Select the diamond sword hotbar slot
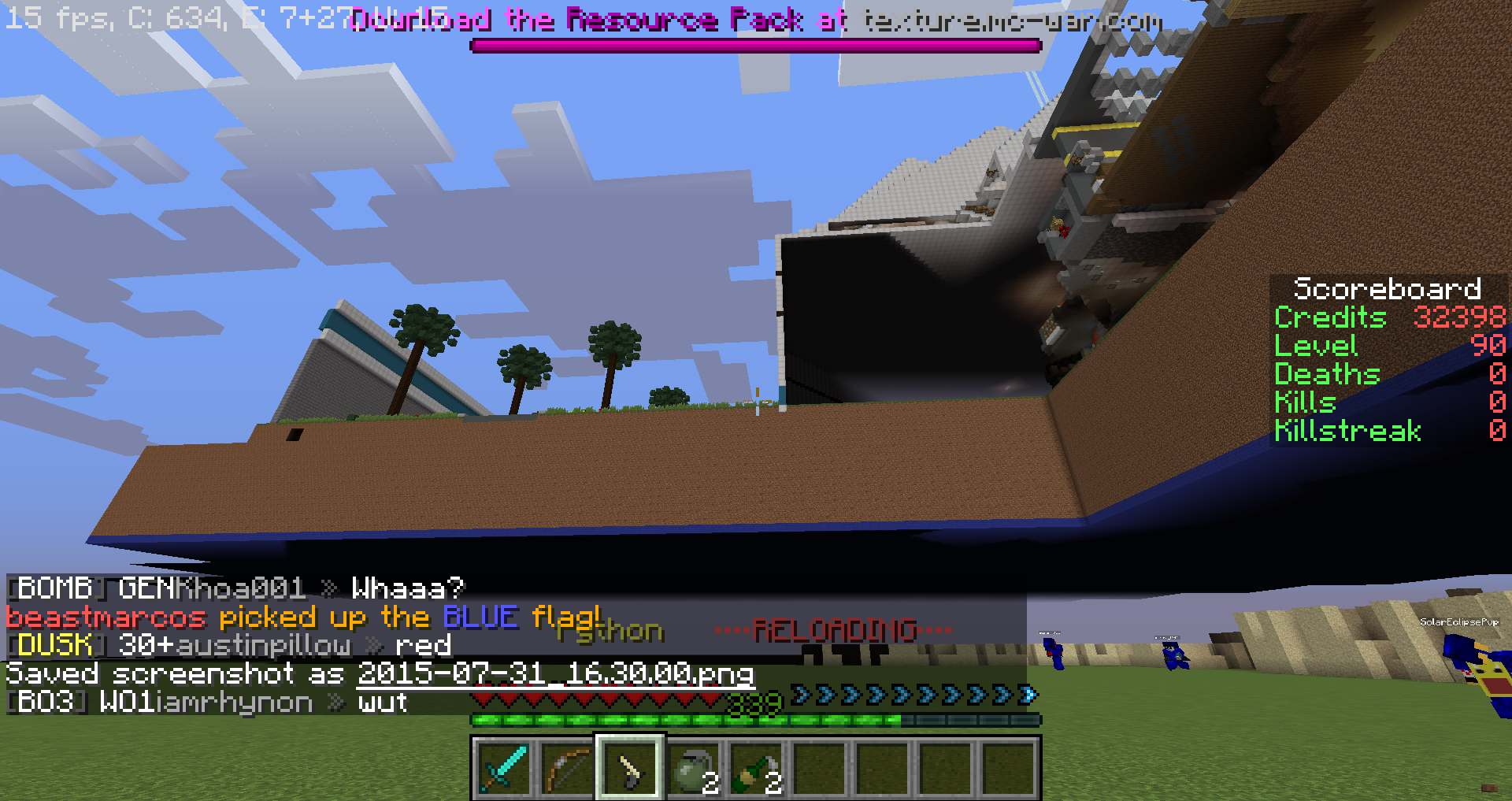 click(x=504, y=768)
